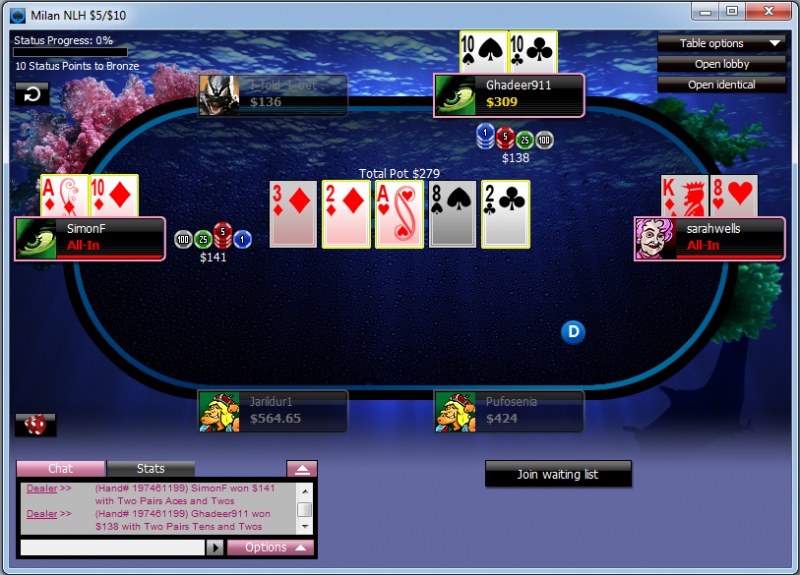
Task: Select Ghadeer911's player panel
Action: tap(508, 95)
